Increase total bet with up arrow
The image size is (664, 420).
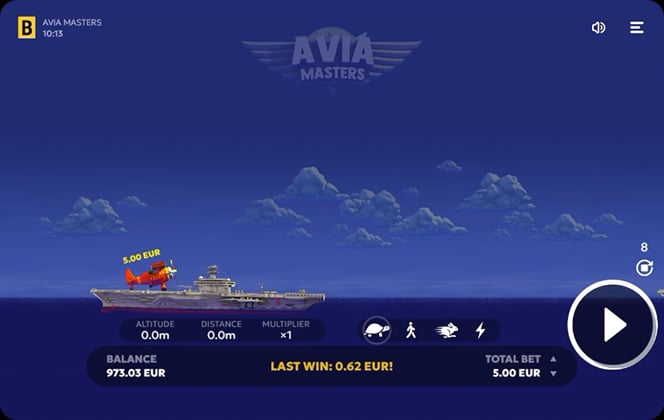click(x=553, y=359)
